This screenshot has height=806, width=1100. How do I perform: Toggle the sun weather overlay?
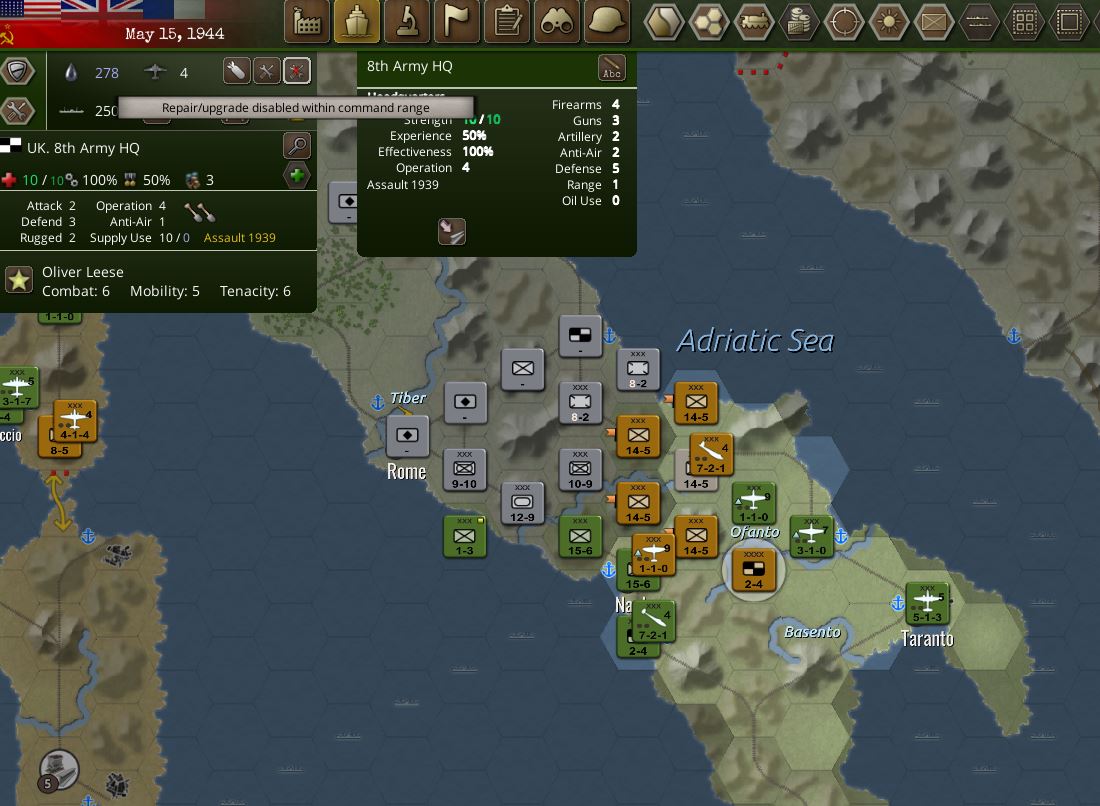pyautogui.click(x=888, y=20)
